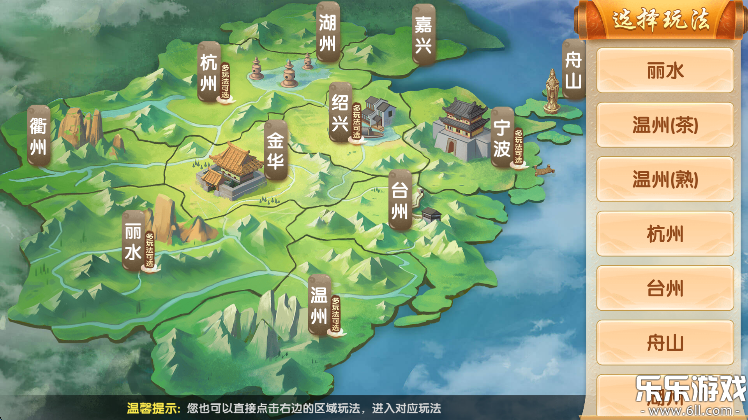Image resolution: width=748 pixels, height=420 pixels.
Task: Click the 湖州 region label on the map
Action: 327,33
